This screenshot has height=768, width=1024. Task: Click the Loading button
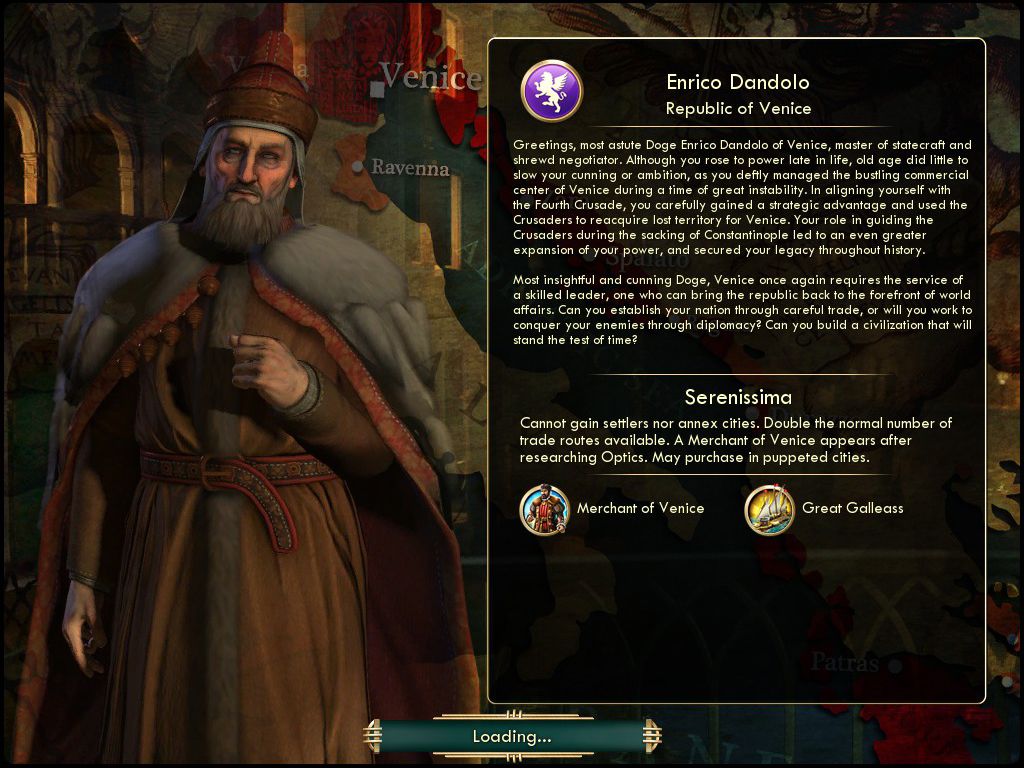coord(511,737)
